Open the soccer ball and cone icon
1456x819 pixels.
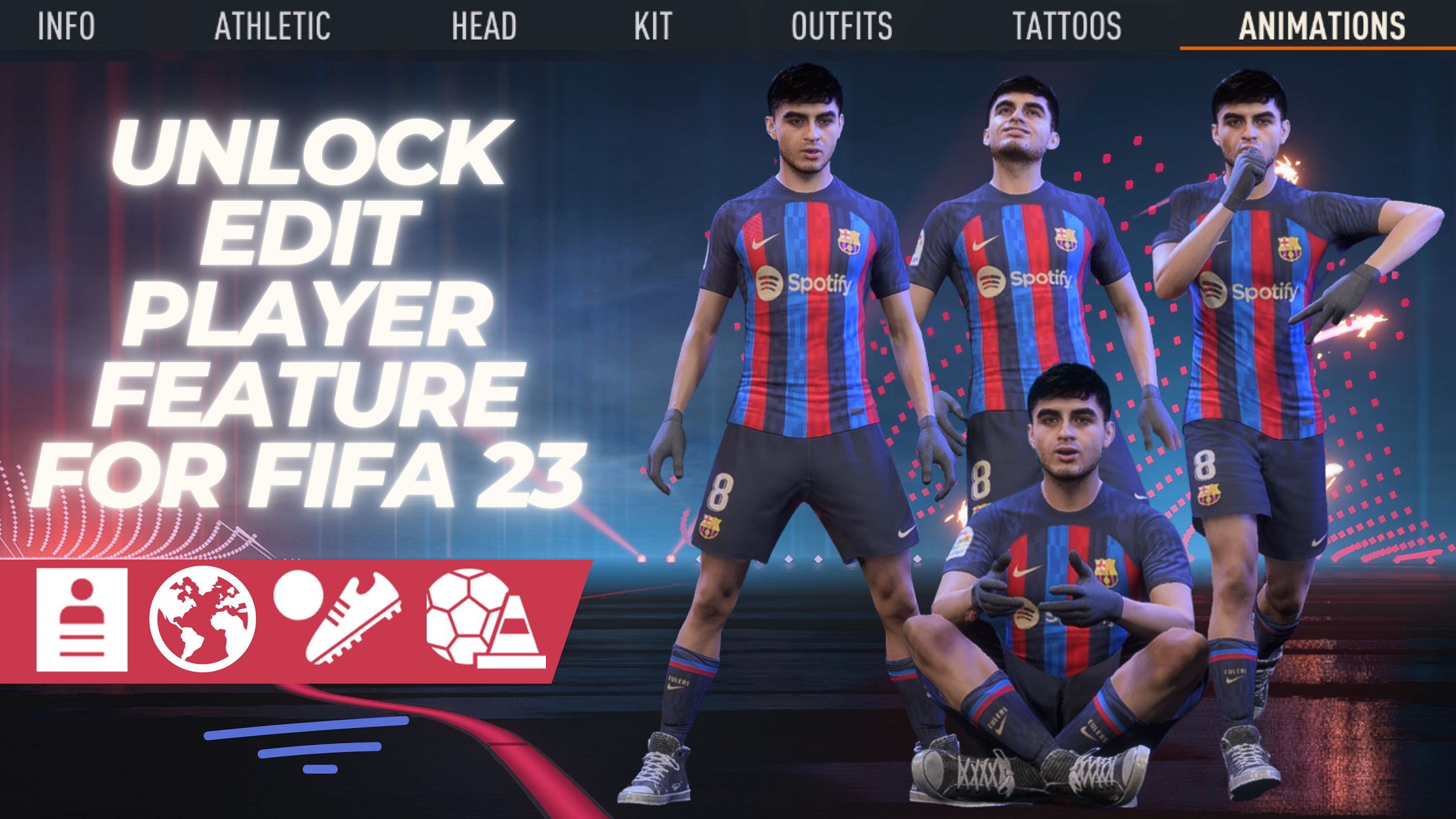click(x=483, y=618)
